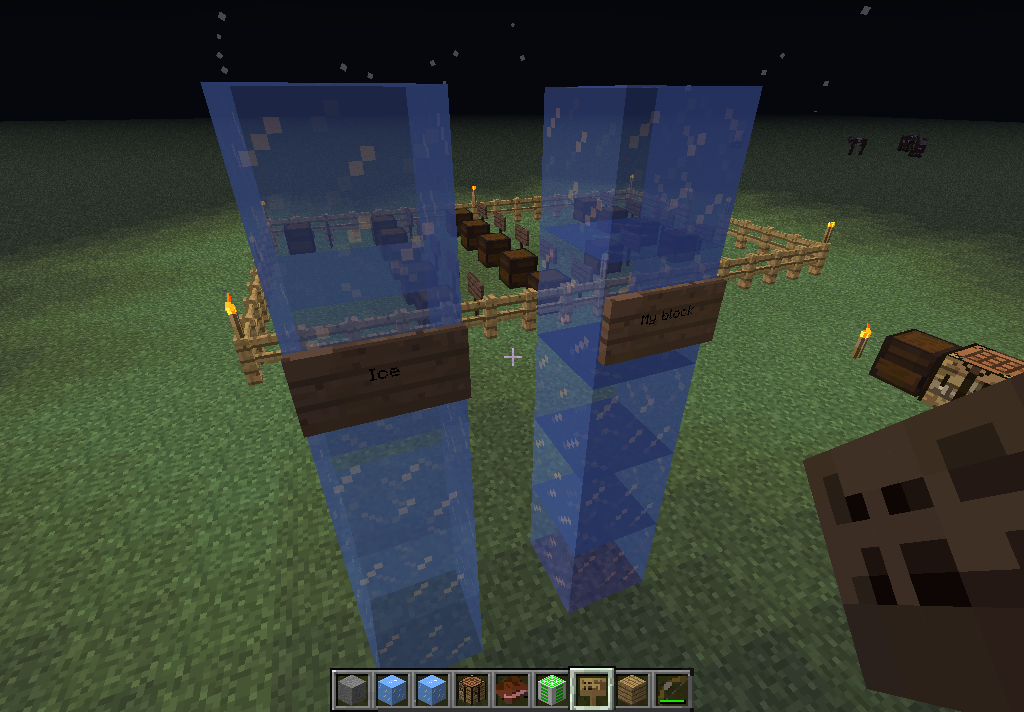Click the highlighted sign slot in the hotbar
Viewport: 1024px width, 712px height.
[x=591, y=689]
